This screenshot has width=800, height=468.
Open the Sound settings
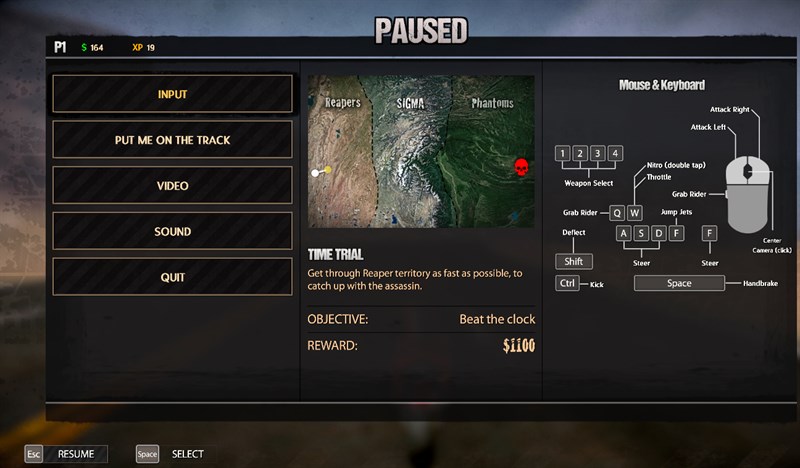[x=172, y=232]
